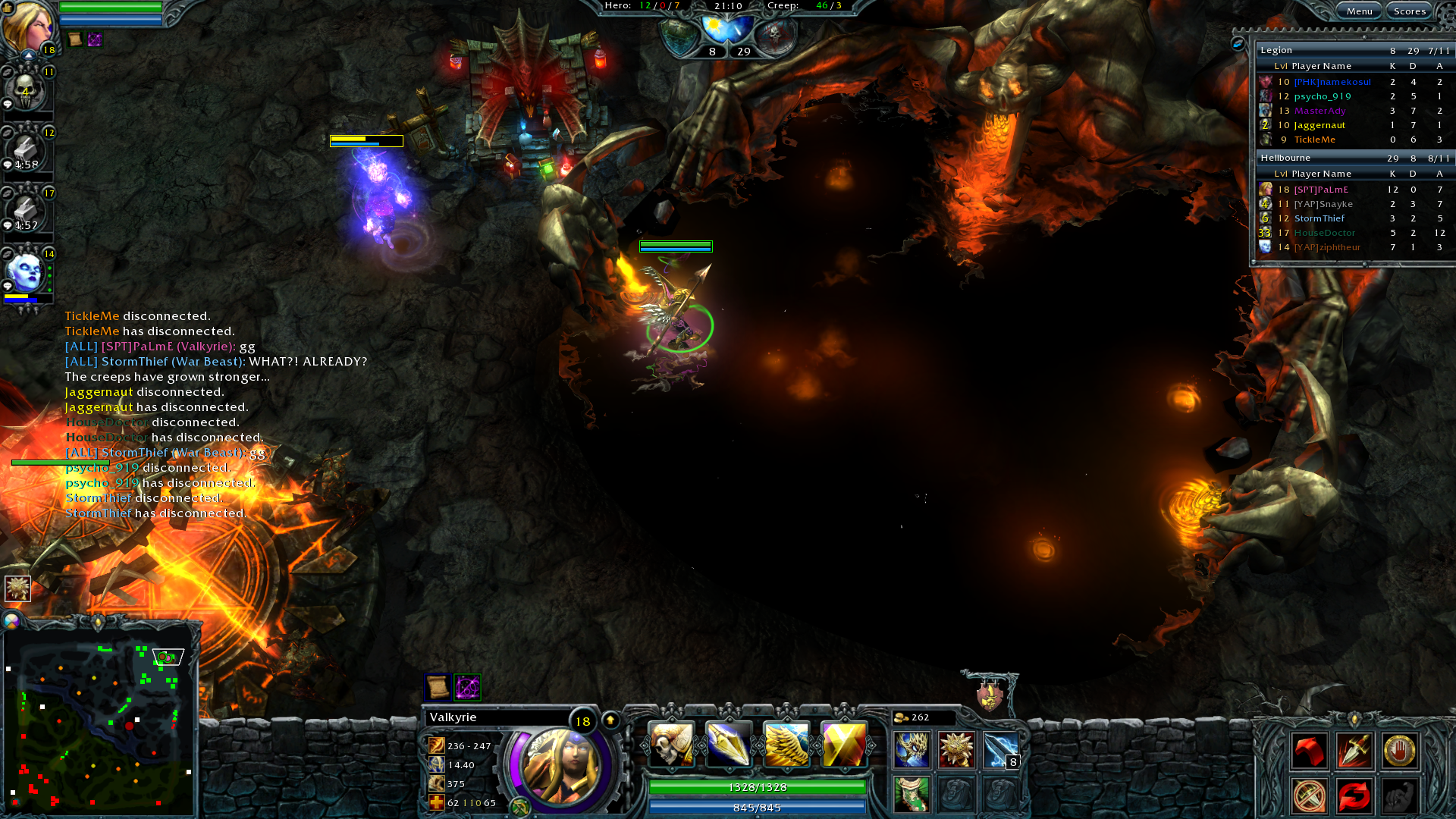Cast the javelin spearhead ability

pyautogui.click(x=729, y=744)
